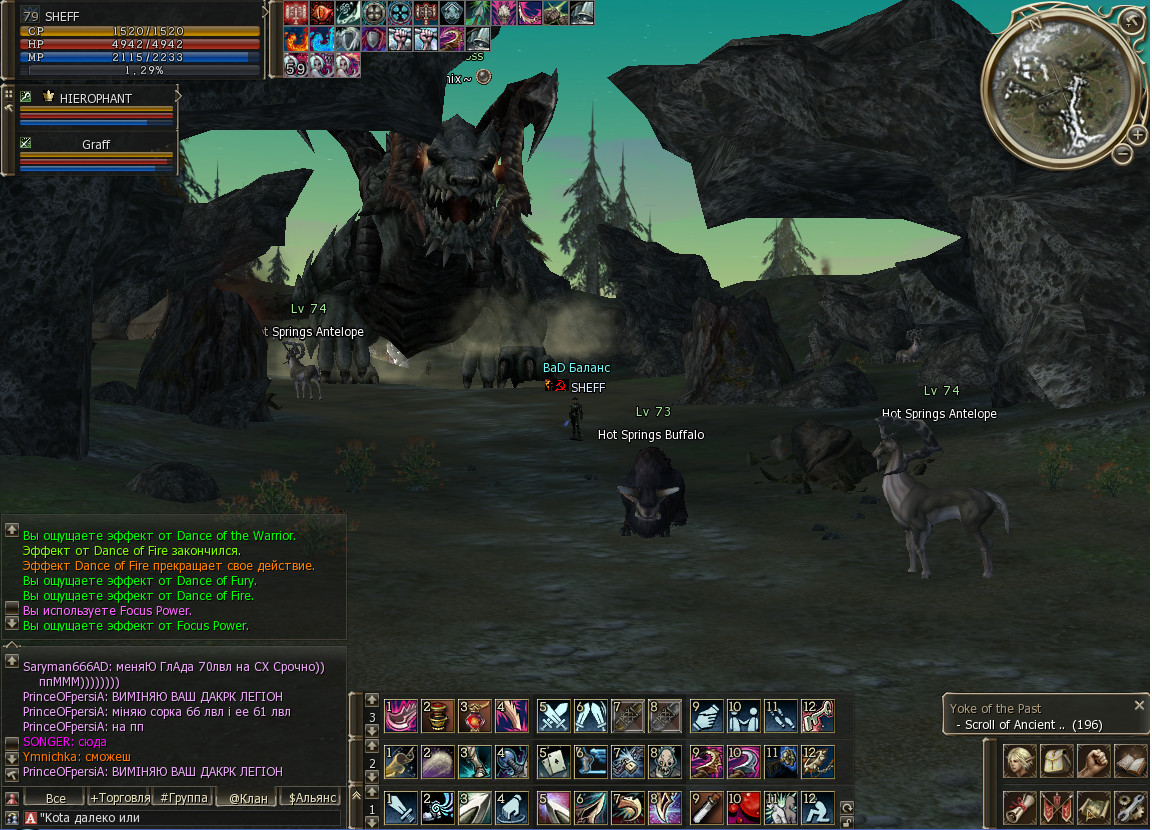Open the quest scroll icon
The height and width of the screenshot is (830, 1152).
pos(1020,806)
